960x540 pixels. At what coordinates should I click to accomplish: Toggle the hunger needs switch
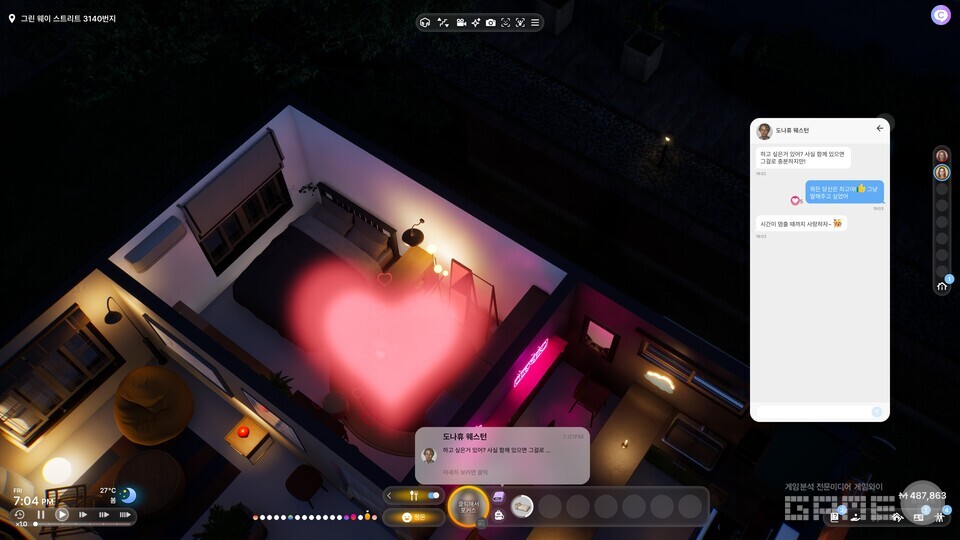[x=434, y=495]
